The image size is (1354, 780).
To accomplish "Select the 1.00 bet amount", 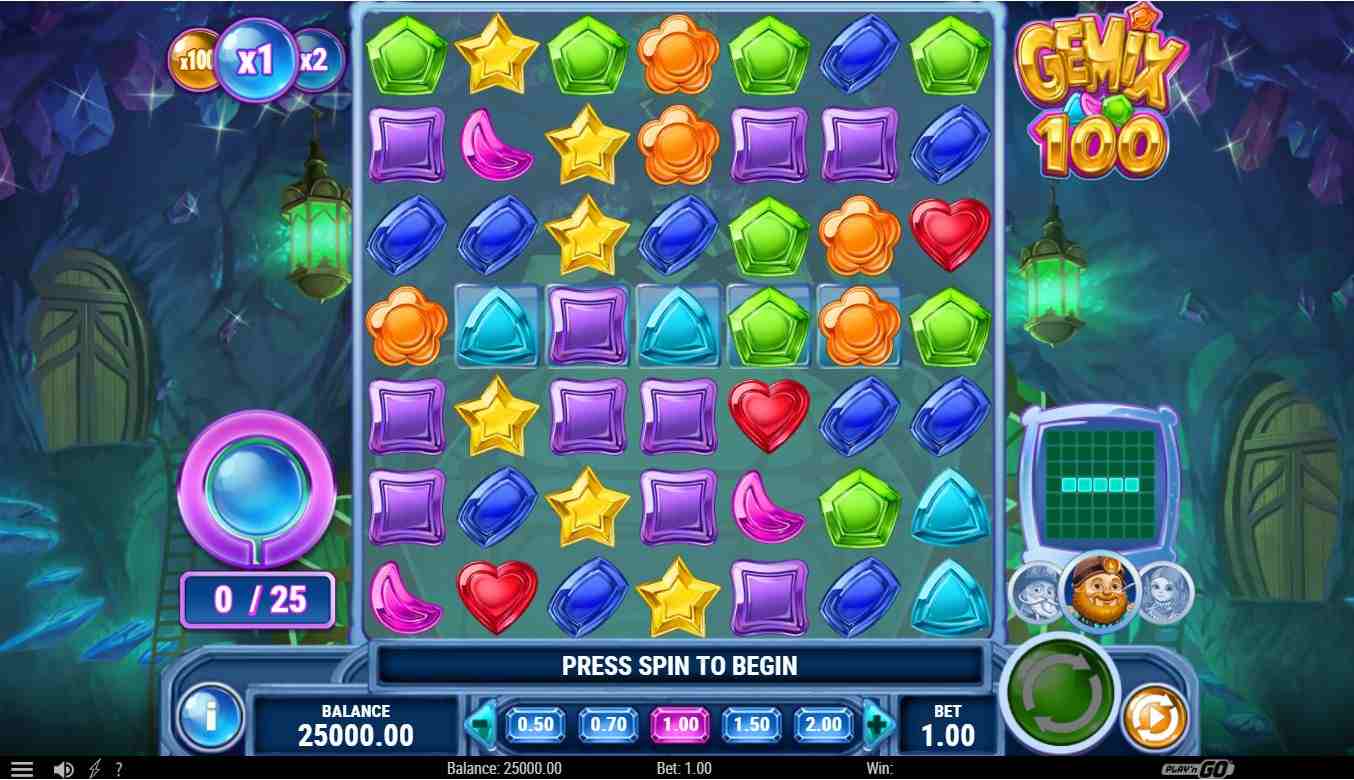I will point(680,725).
